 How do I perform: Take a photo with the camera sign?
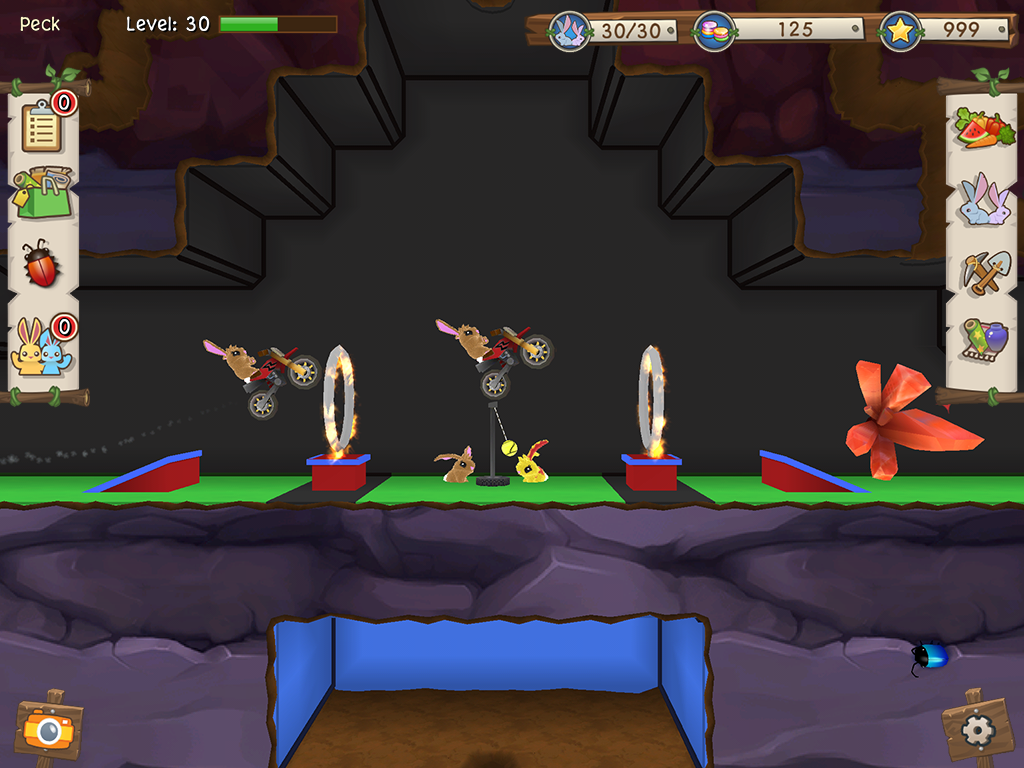[48, 728]
